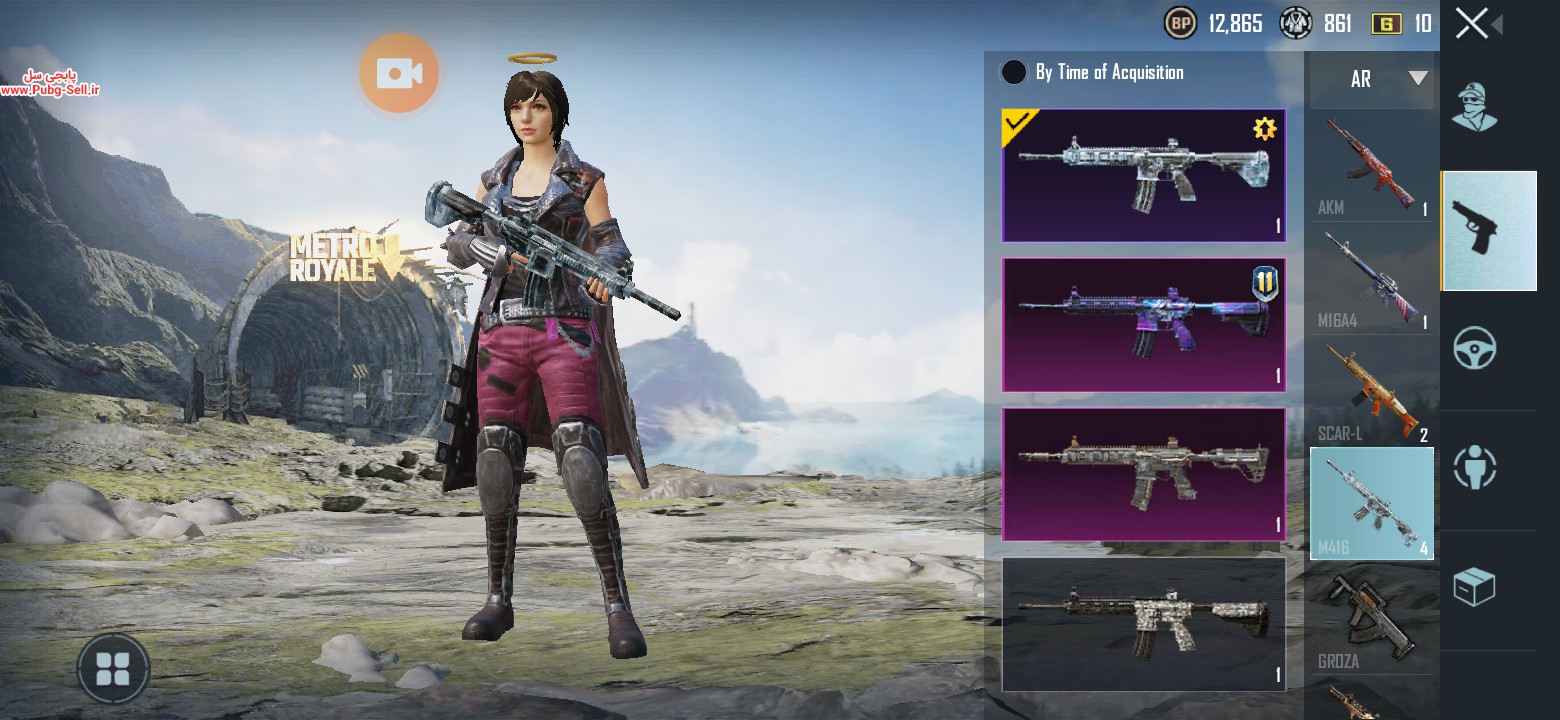Open the GROZA weapon skins

point(1371,617)
